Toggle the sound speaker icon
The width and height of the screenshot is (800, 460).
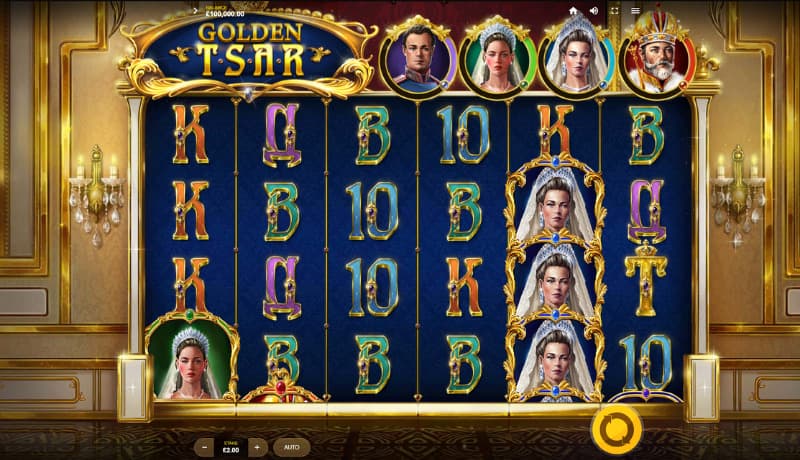pos(594,11)
